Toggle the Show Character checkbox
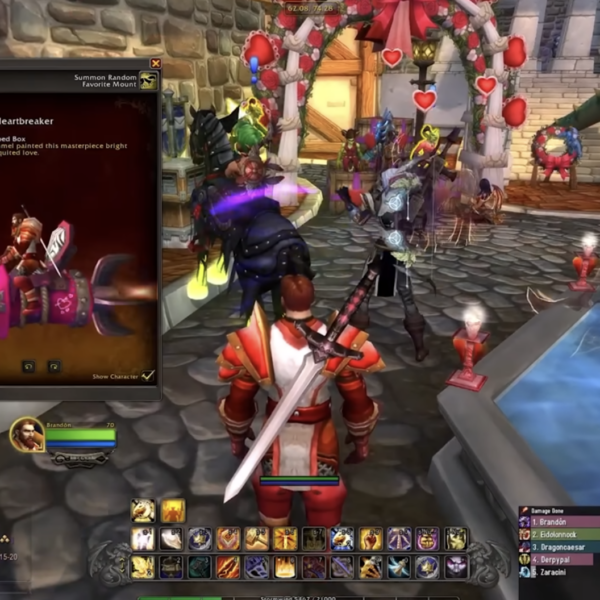The height and width of the screenshot is (600, 600). pyautogui.click(x=148, y=375)
